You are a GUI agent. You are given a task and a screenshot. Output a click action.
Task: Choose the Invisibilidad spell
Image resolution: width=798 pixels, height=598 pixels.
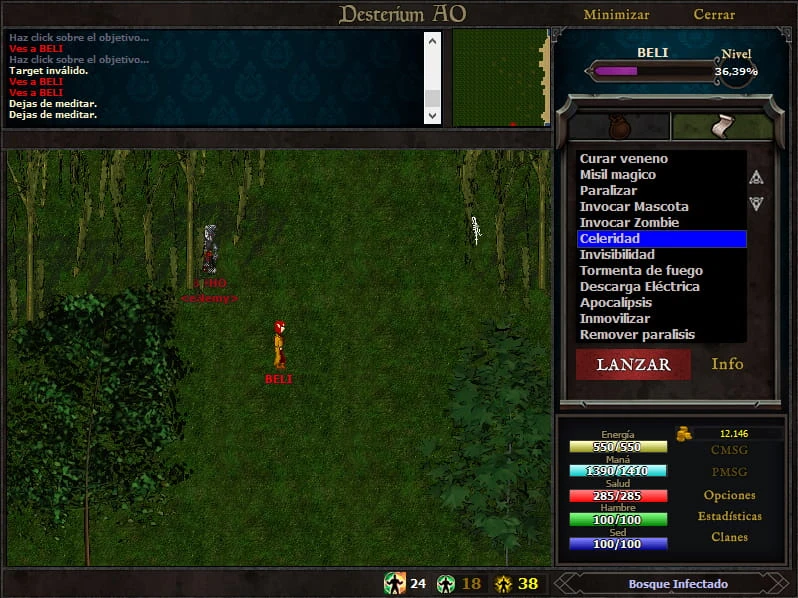(617, 255)
